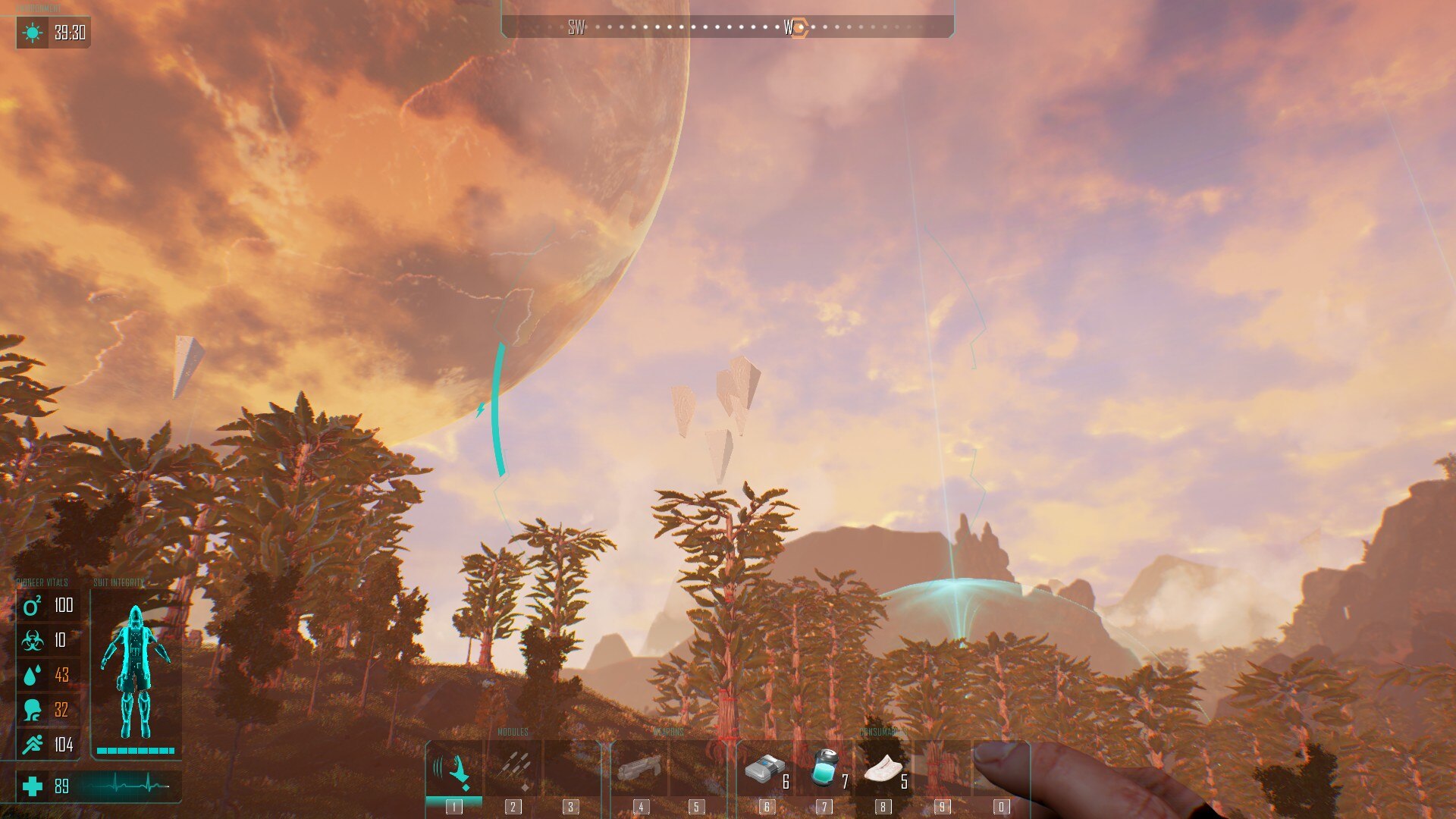Click the water droplet hydration icon
The image size is (1456, 819).
pos(32,675)
